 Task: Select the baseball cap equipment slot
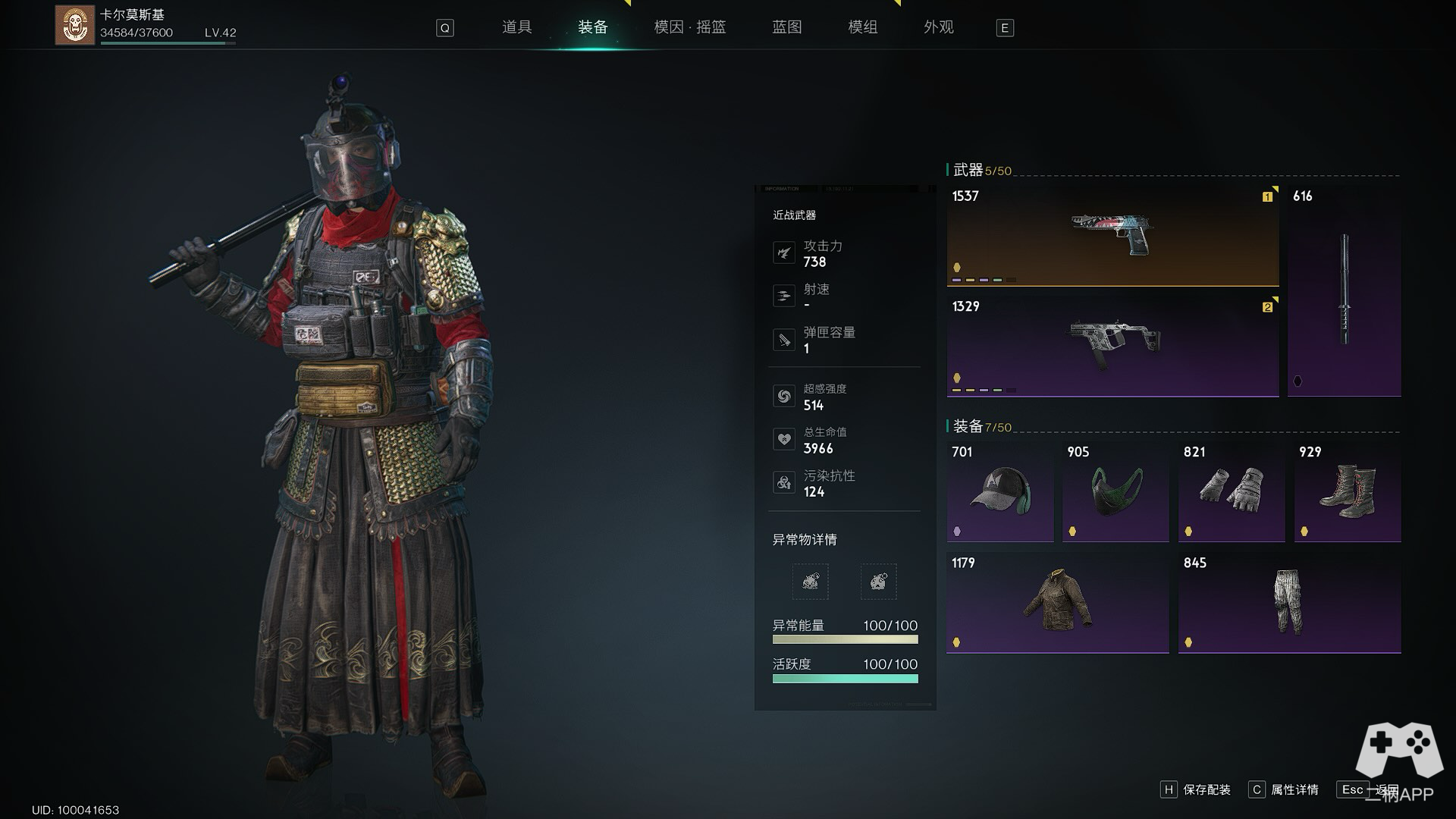click(999, 491)
